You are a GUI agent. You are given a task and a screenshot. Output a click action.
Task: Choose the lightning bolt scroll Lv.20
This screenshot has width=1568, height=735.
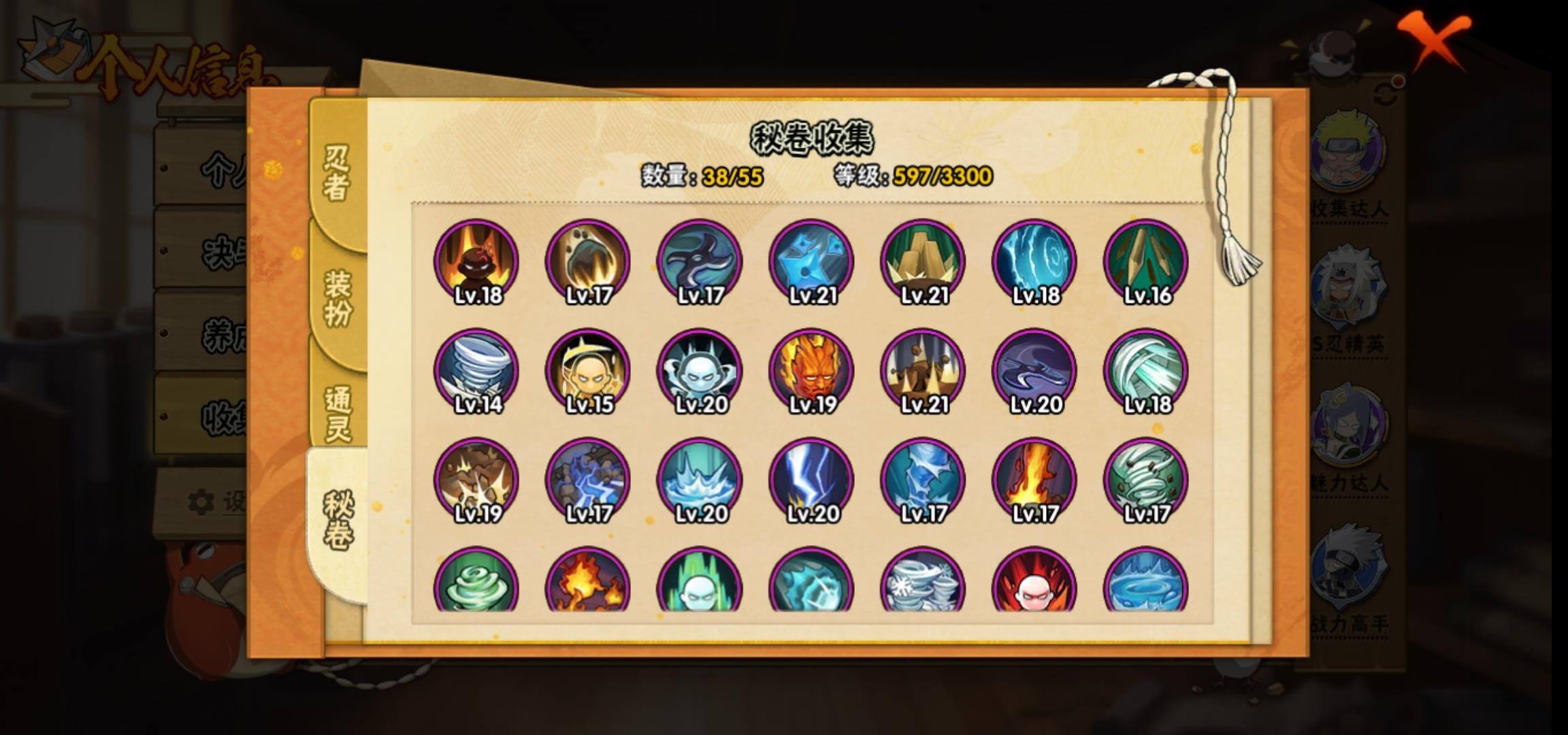pos(811,480)
